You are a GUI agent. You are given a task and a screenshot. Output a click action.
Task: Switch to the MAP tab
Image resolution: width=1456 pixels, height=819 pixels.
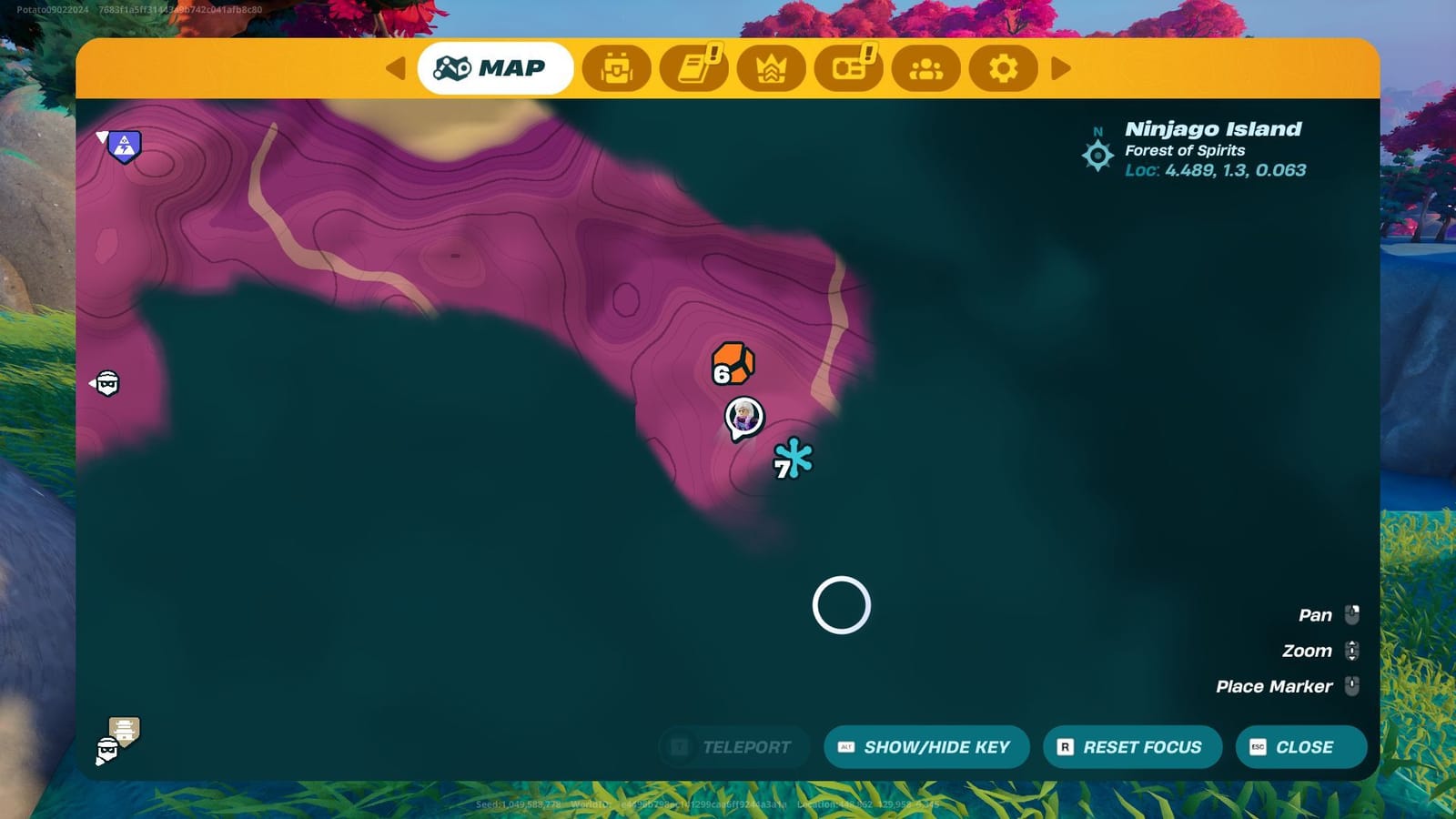495,67
